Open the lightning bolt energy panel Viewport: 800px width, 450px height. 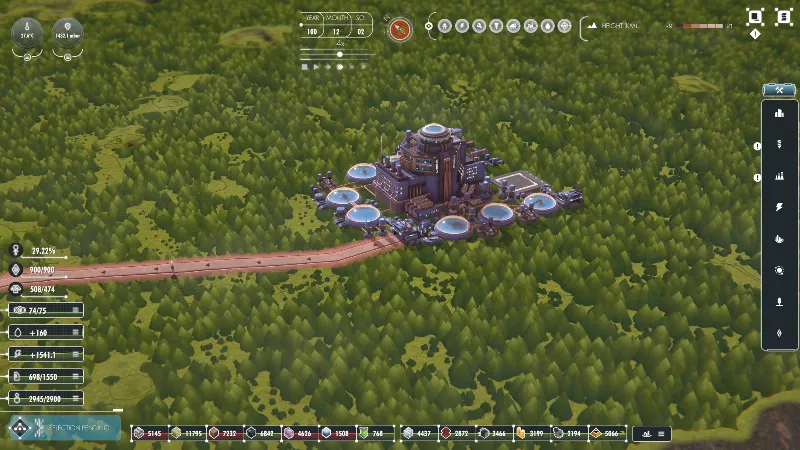click(x=778, y=207)
